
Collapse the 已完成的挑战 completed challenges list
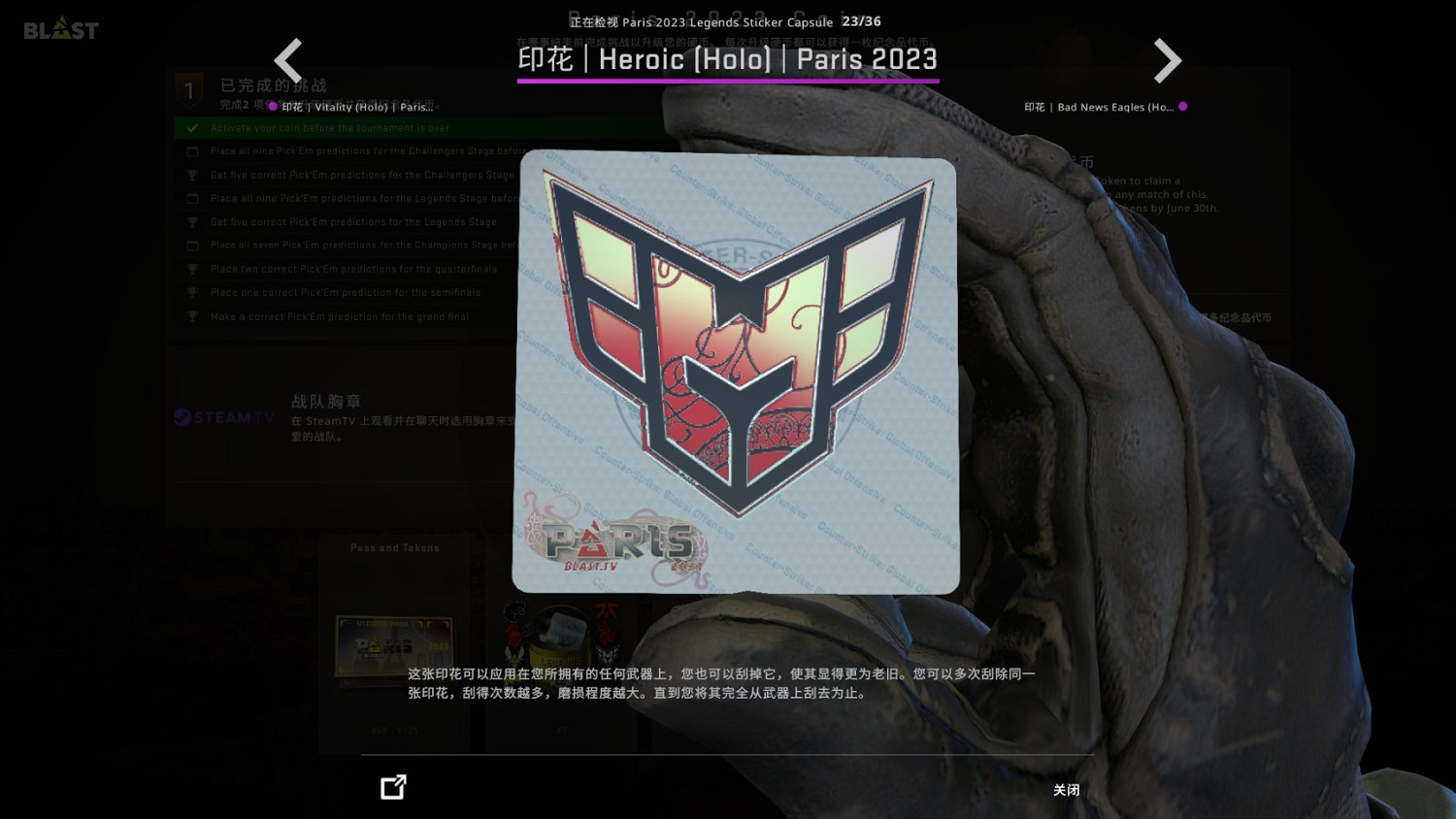(x=273, y=85)
